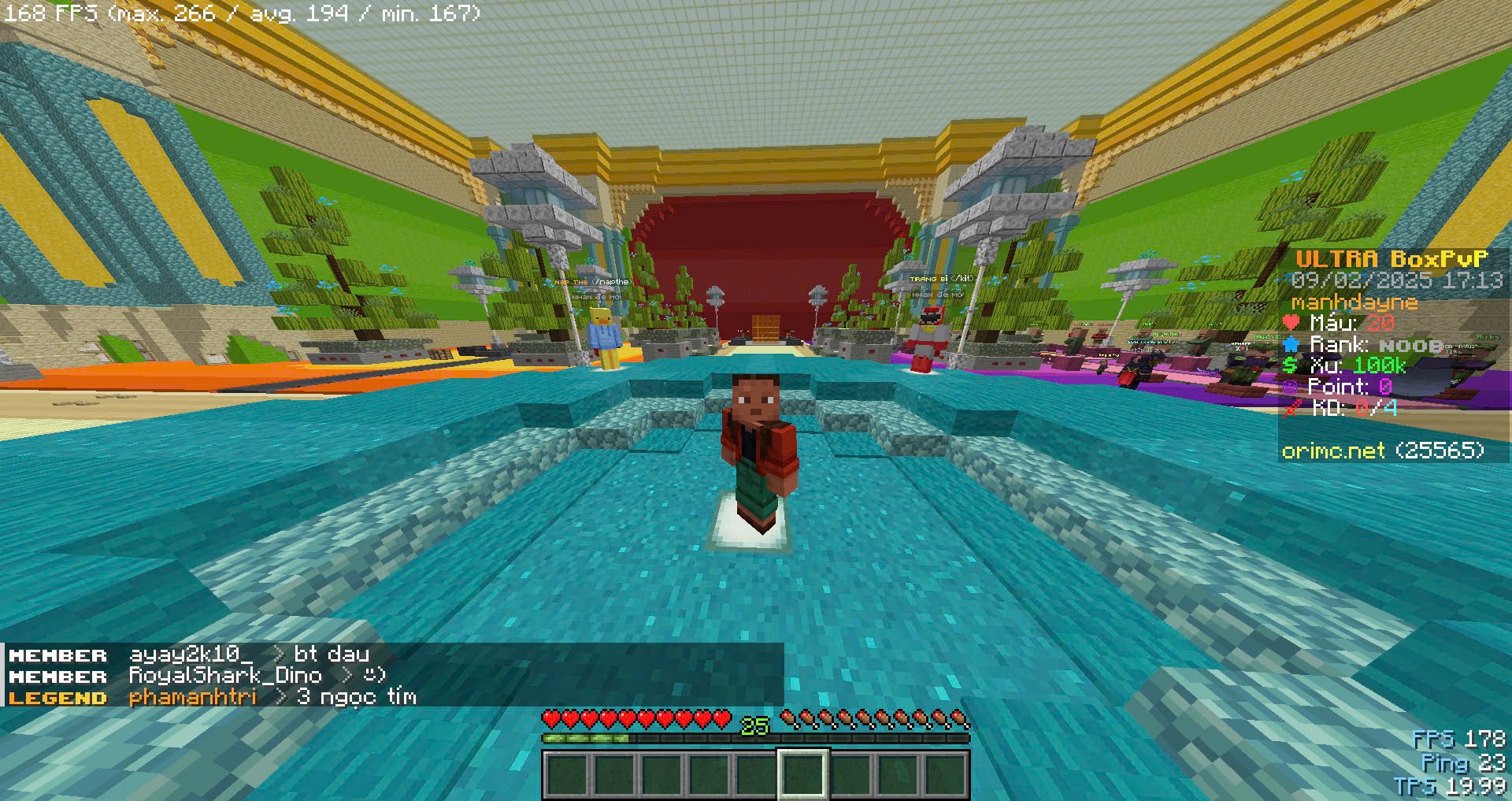
Task: Click phamanhtri's name in the chat
Action: click(193, 697)
